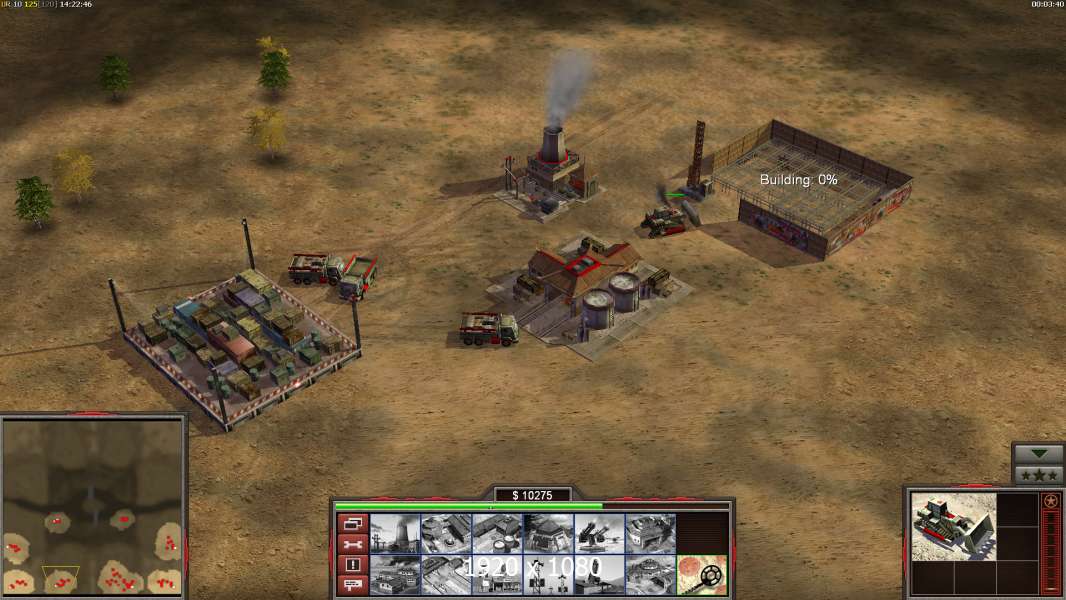Screen dimensions: 1066x600
Task: Activate the mine detector command icon
Action: coord(701,574)
